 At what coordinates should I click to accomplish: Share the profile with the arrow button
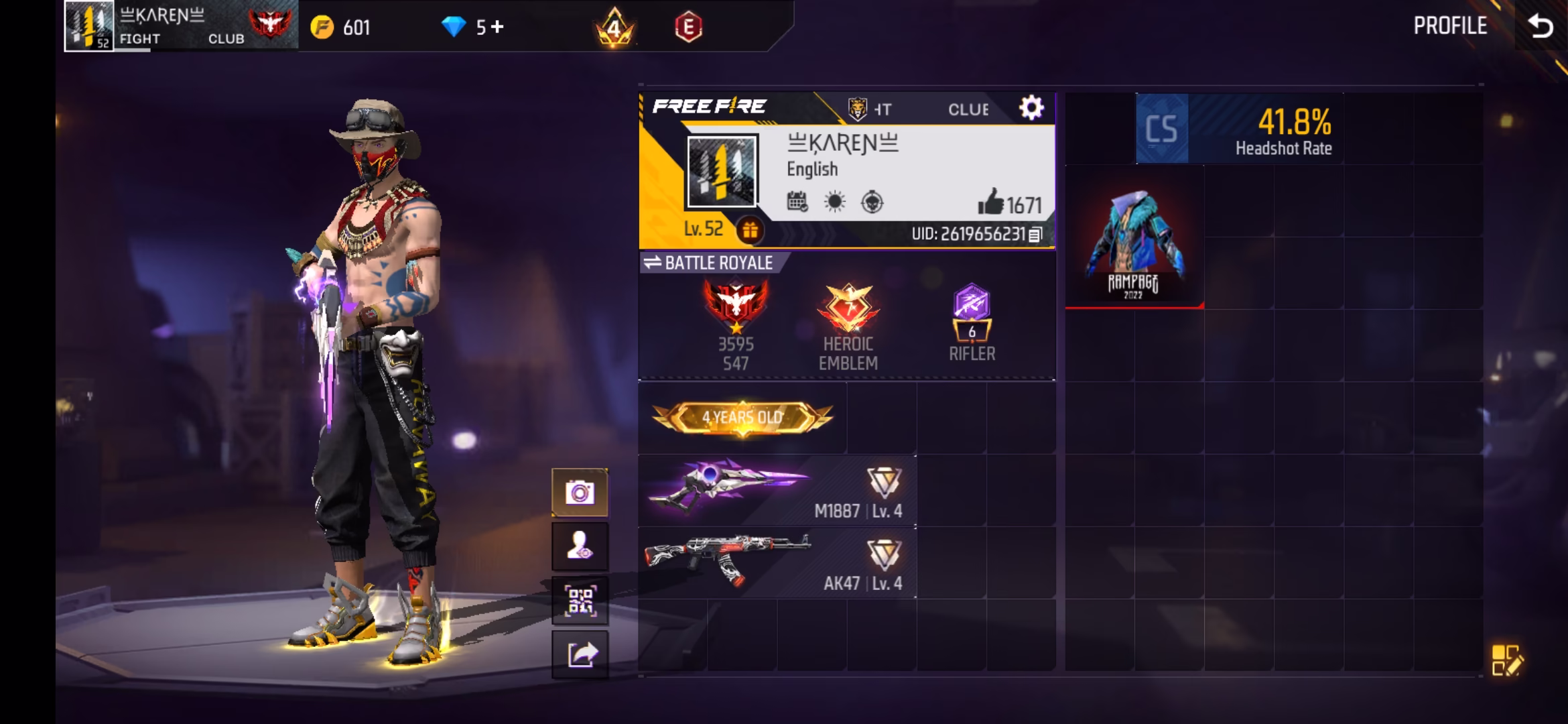tap(580, 654)
